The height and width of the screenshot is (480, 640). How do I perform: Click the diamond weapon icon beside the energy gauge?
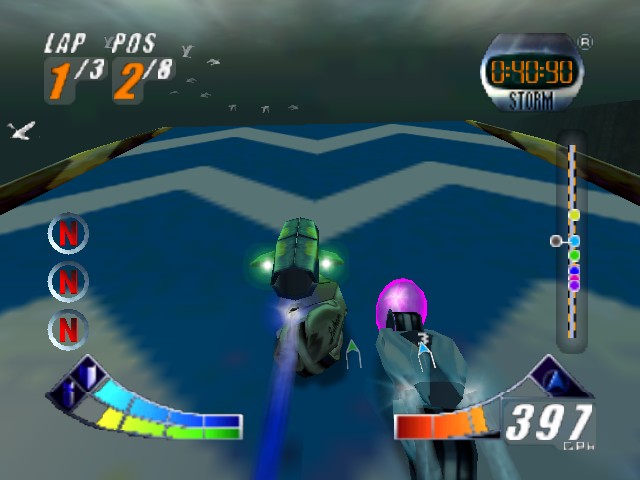76,381
